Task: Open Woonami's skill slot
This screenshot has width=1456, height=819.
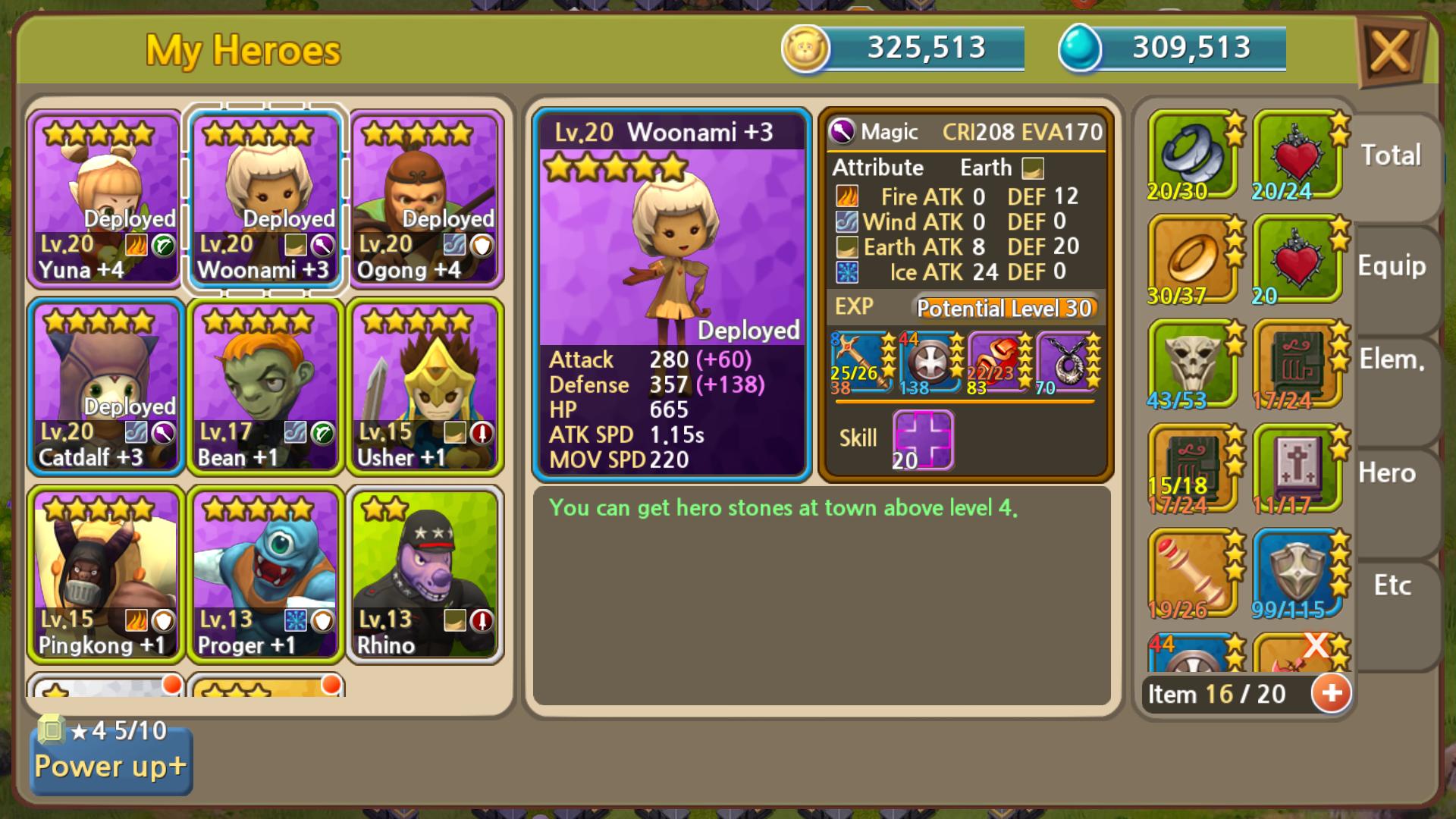Action: click(x=923, y=440)
